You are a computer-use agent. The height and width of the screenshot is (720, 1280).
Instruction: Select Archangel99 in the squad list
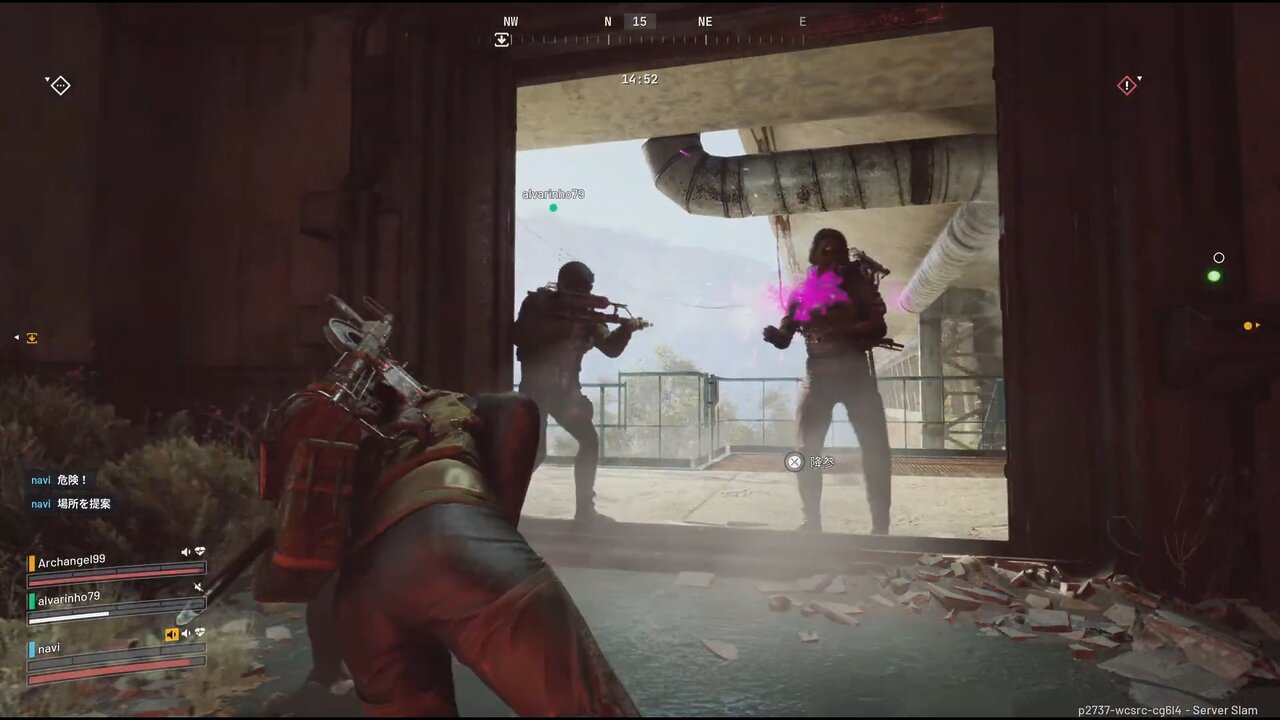(72, 561)
